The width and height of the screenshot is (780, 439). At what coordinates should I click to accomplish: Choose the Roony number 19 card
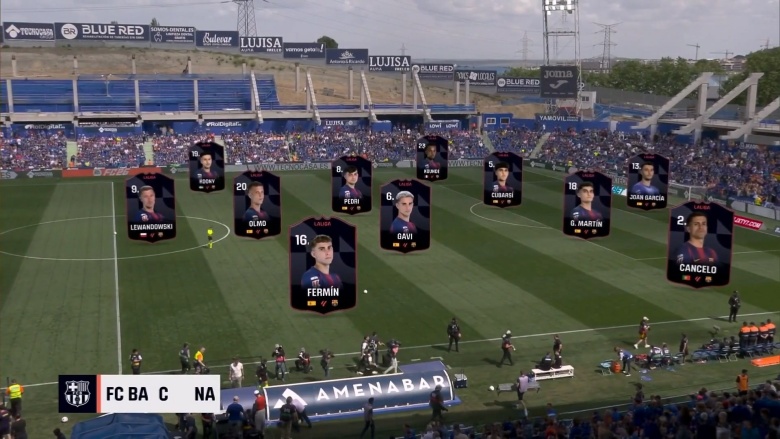(207, 167)
